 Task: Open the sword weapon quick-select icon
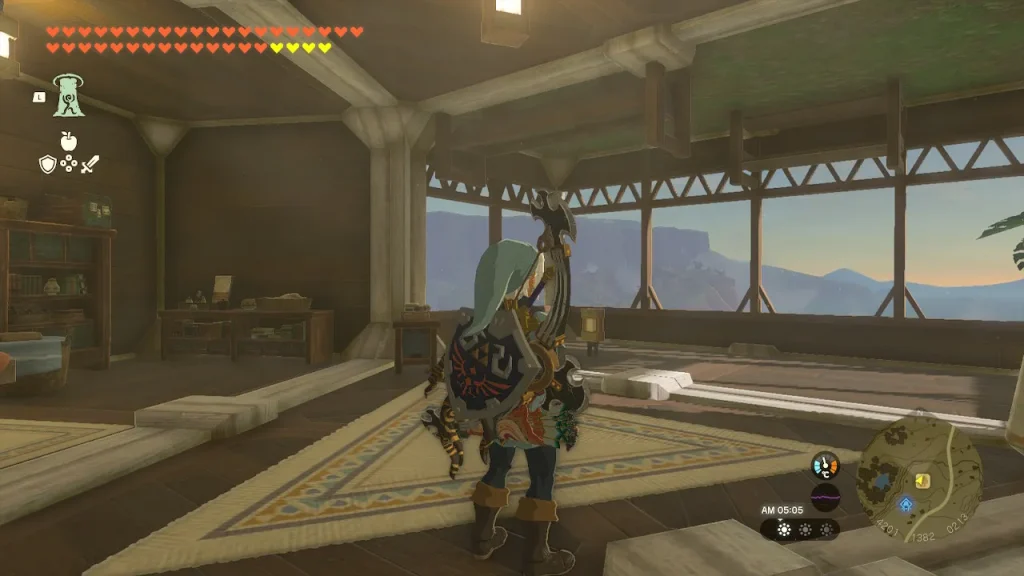coord(91,163)
